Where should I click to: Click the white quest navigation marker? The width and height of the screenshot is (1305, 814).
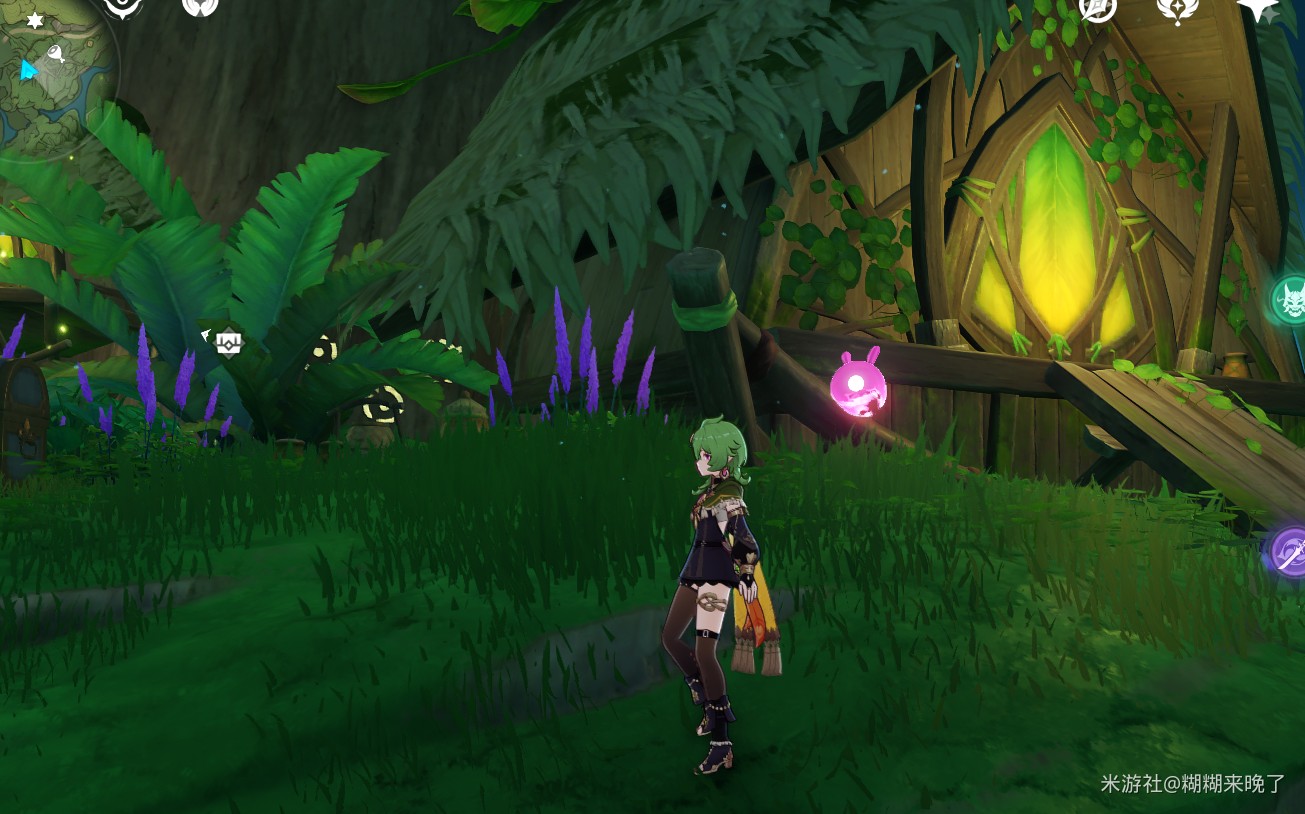point(229,342)
